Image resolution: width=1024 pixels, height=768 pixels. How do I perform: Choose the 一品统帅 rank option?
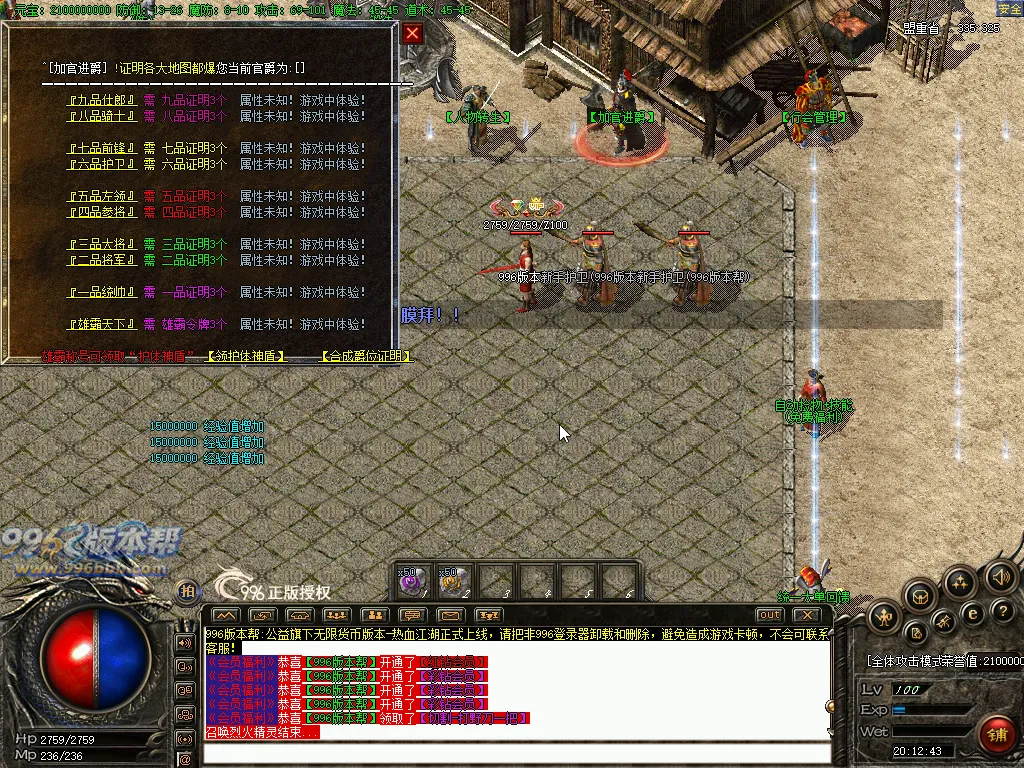click(x=101, y=292)
